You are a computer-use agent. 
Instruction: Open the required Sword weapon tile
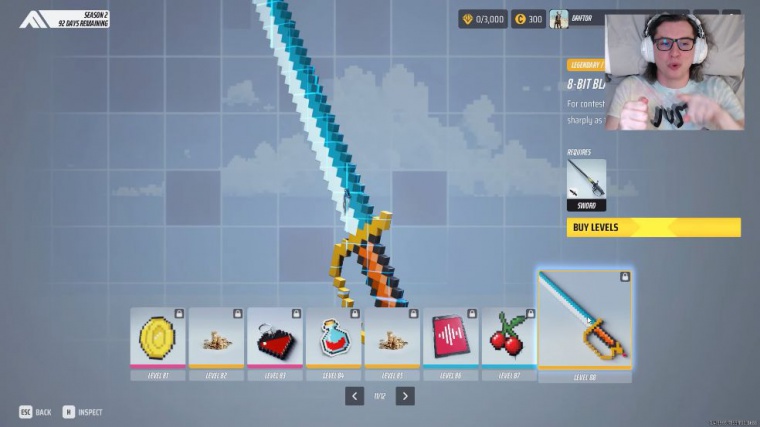(x=586, y=184)
